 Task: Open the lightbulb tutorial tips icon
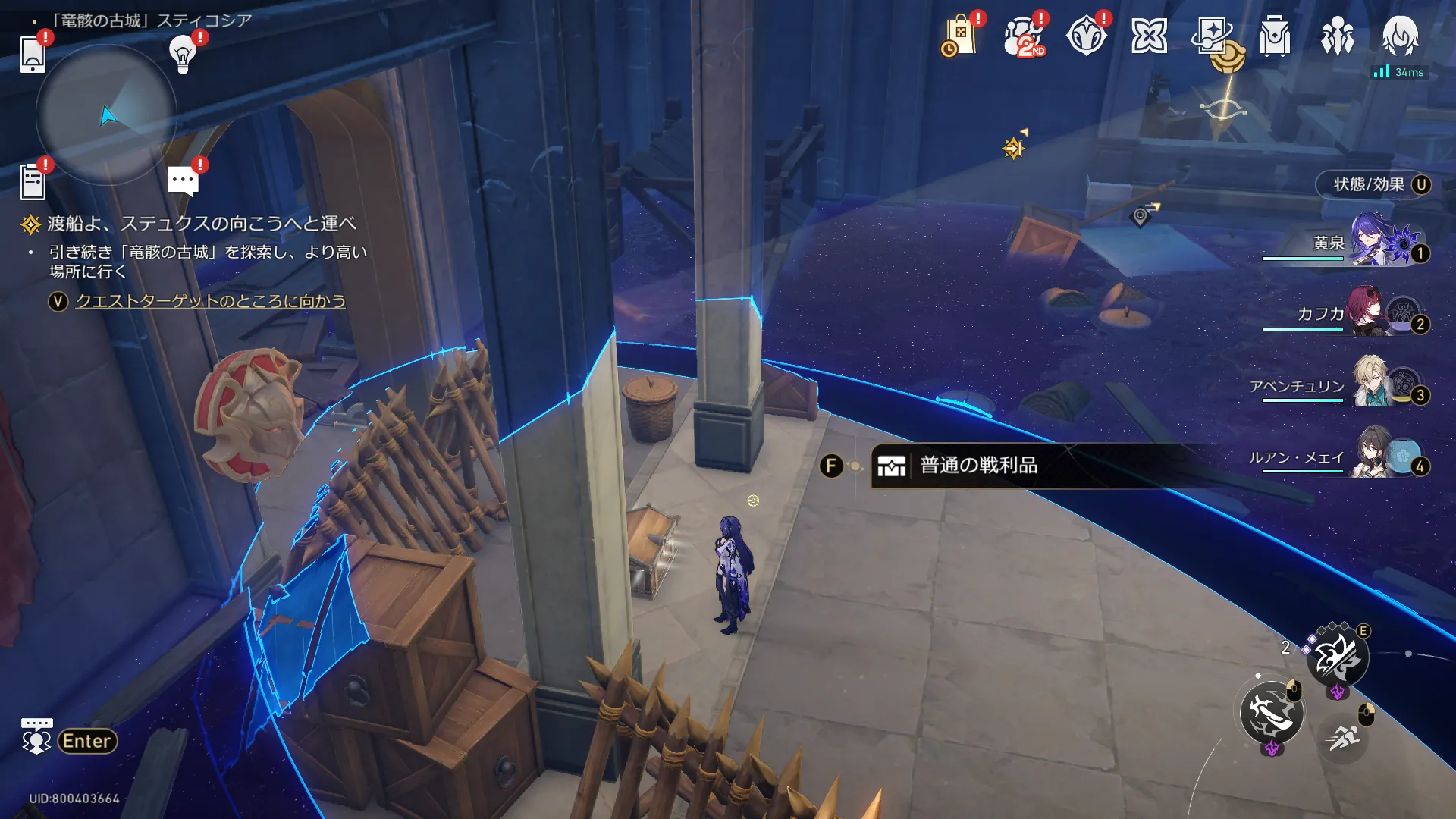[x=183, y=54]
